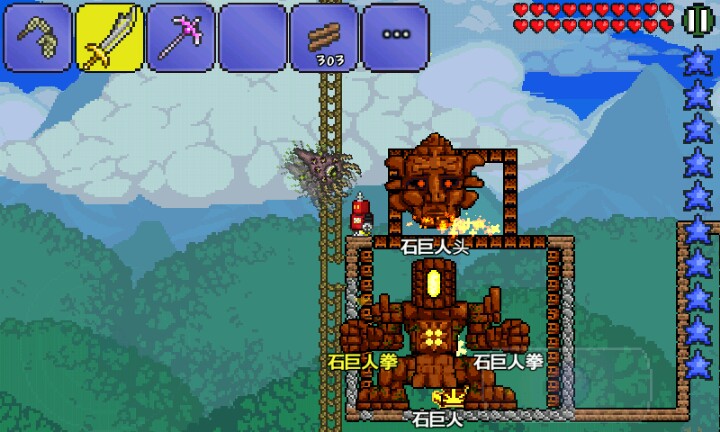Equip the pink pickaxe slot

point(181,36)
